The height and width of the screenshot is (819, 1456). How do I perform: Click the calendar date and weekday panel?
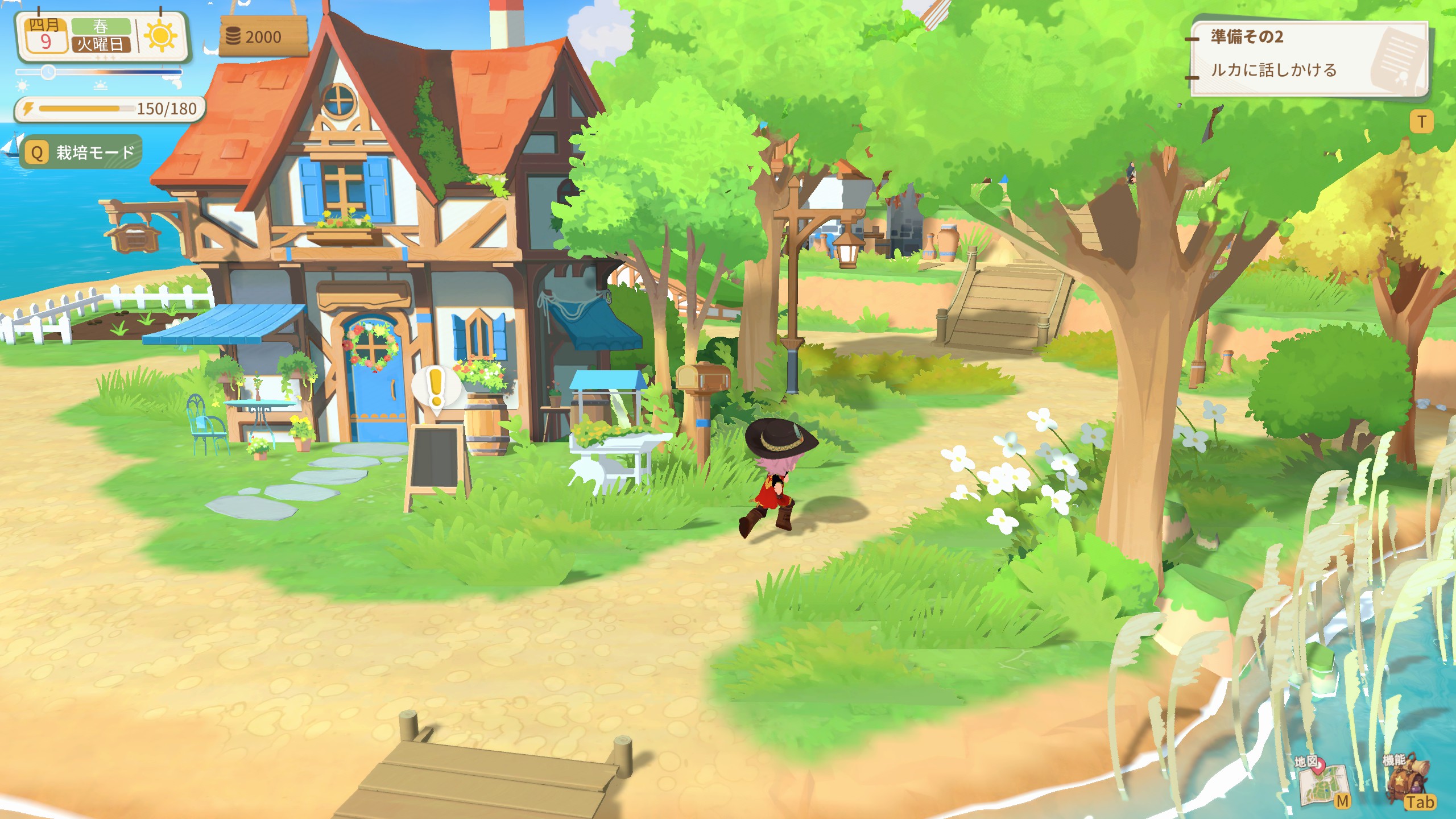(x=80, y=36)
